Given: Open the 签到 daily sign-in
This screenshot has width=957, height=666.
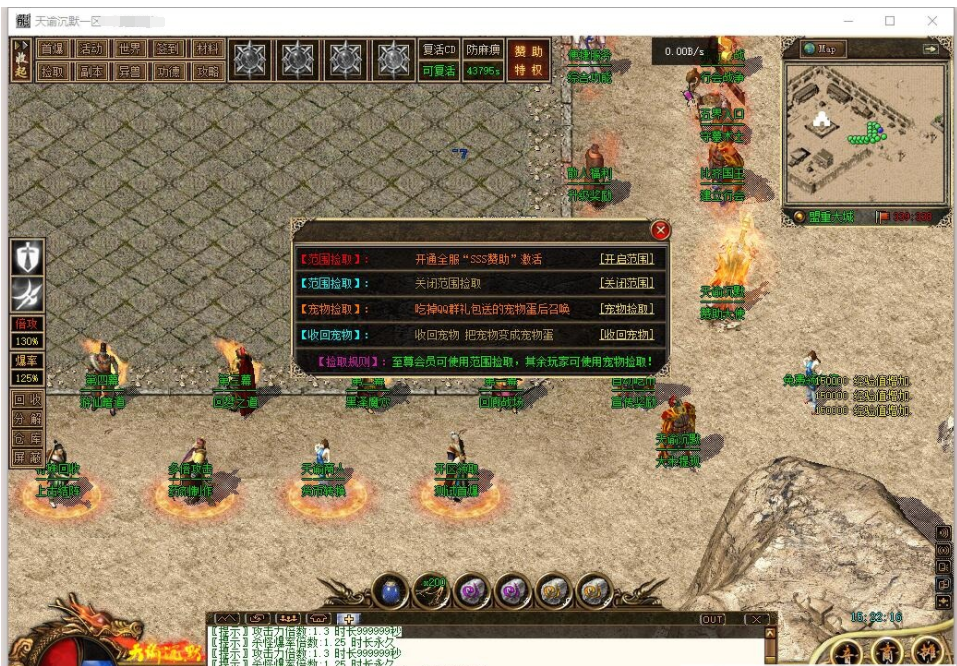Looking at the screenshot, I should coord(168,49).
